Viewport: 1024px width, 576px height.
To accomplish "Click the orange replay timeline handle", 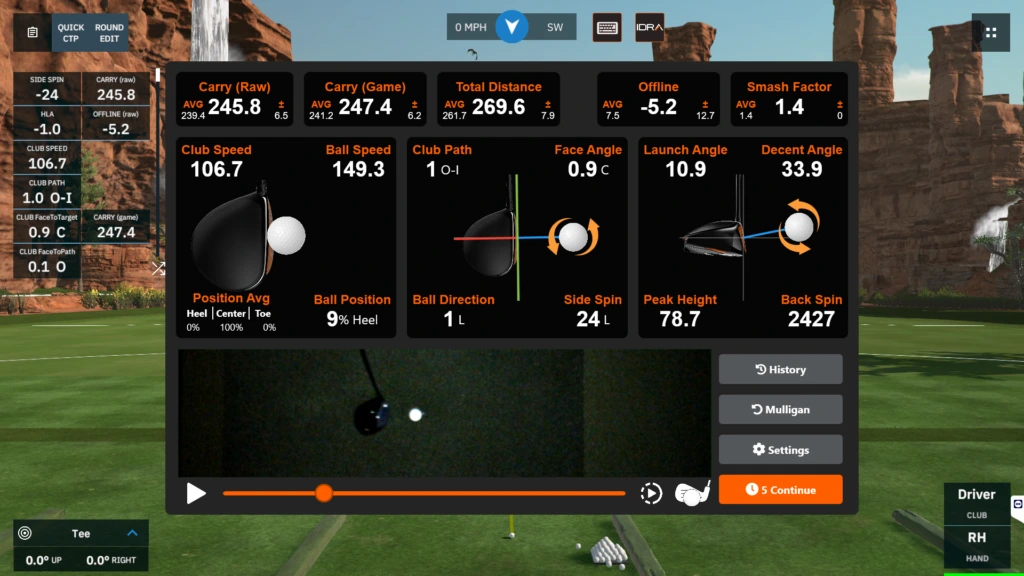I will [x=323, y=493].
